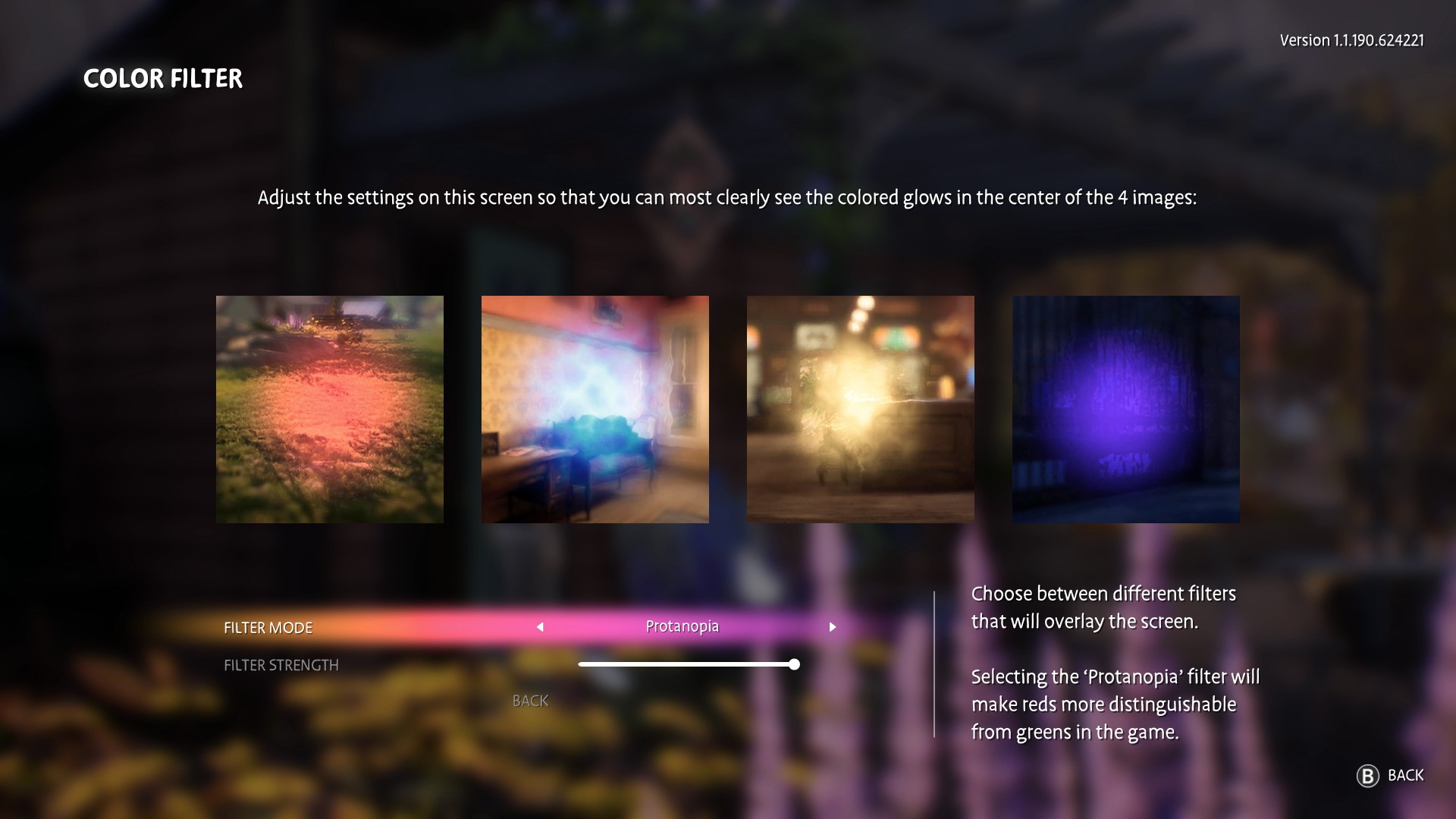
Task: Select the Filter Mode row
Action: (268, 627)
